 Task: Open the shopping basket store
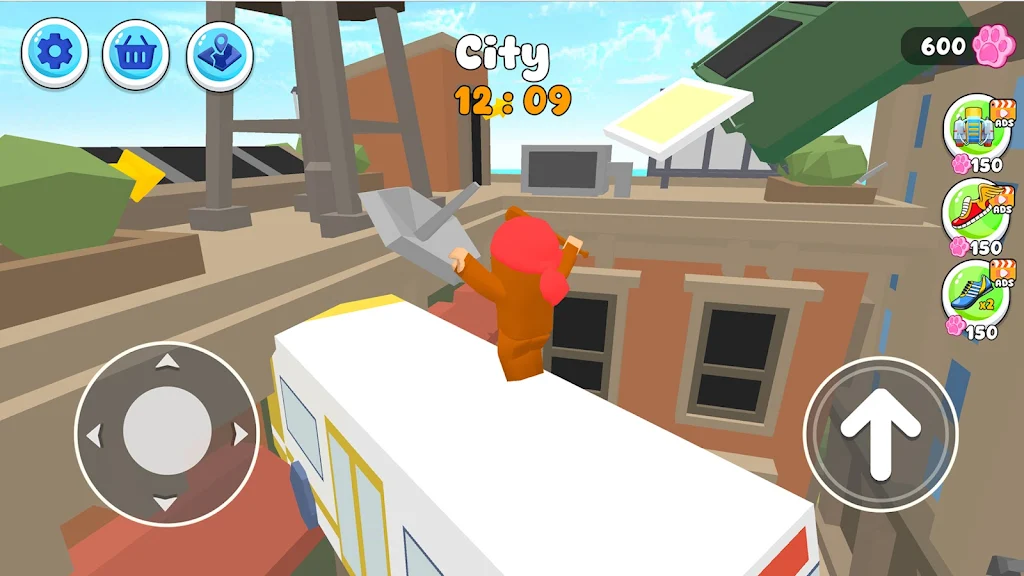pyautogui.click(x=135, y=52)
